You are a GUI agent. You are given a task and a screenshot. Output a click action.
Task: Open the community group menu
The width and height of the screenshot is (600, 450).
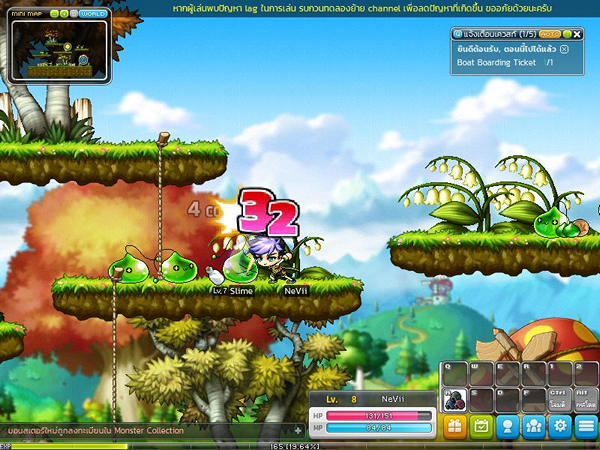(x=534, y=426)
